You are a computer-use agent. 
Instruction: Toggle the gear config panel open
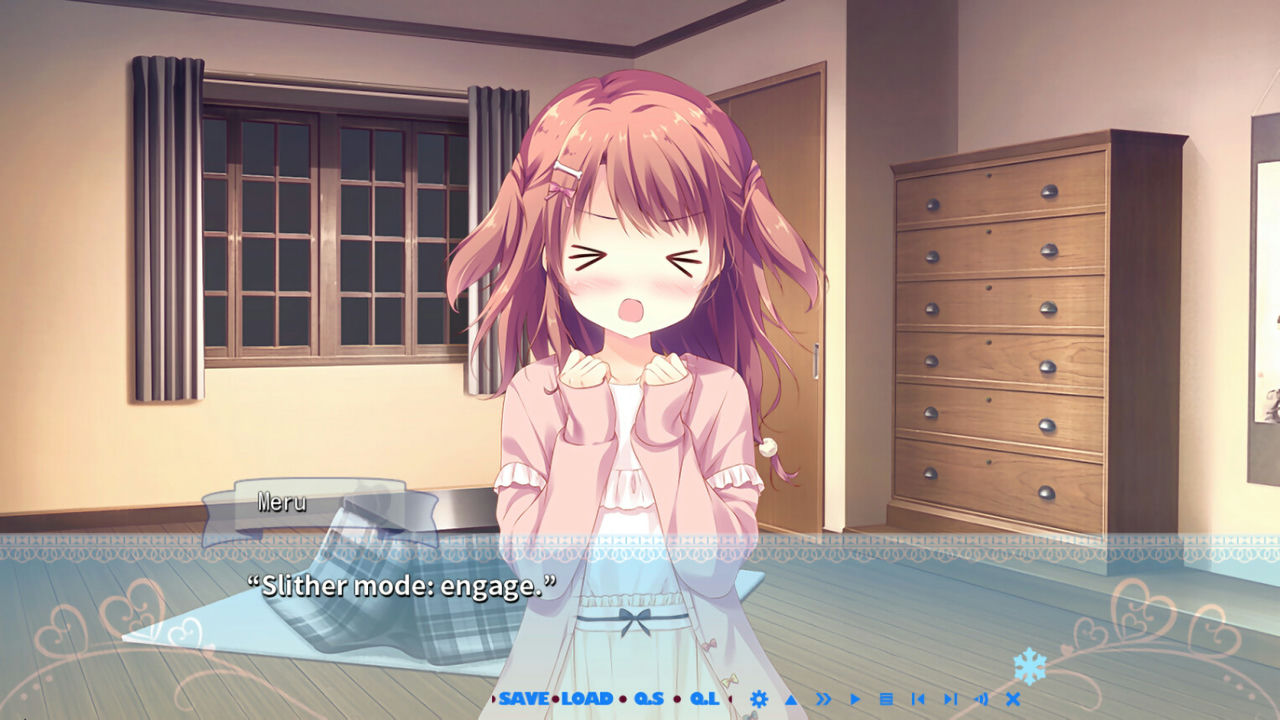758,700
